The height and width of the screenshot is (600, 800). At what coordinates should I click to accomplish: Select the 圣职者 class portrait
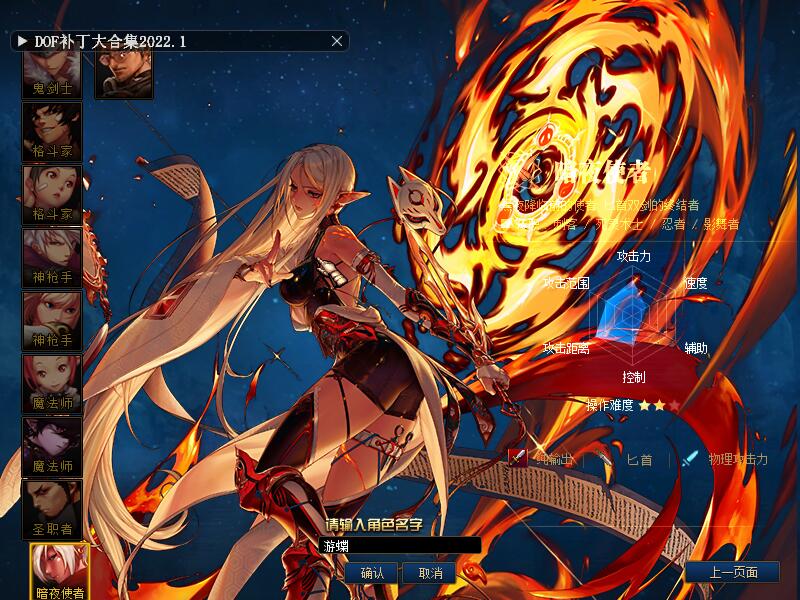point(52,509)
